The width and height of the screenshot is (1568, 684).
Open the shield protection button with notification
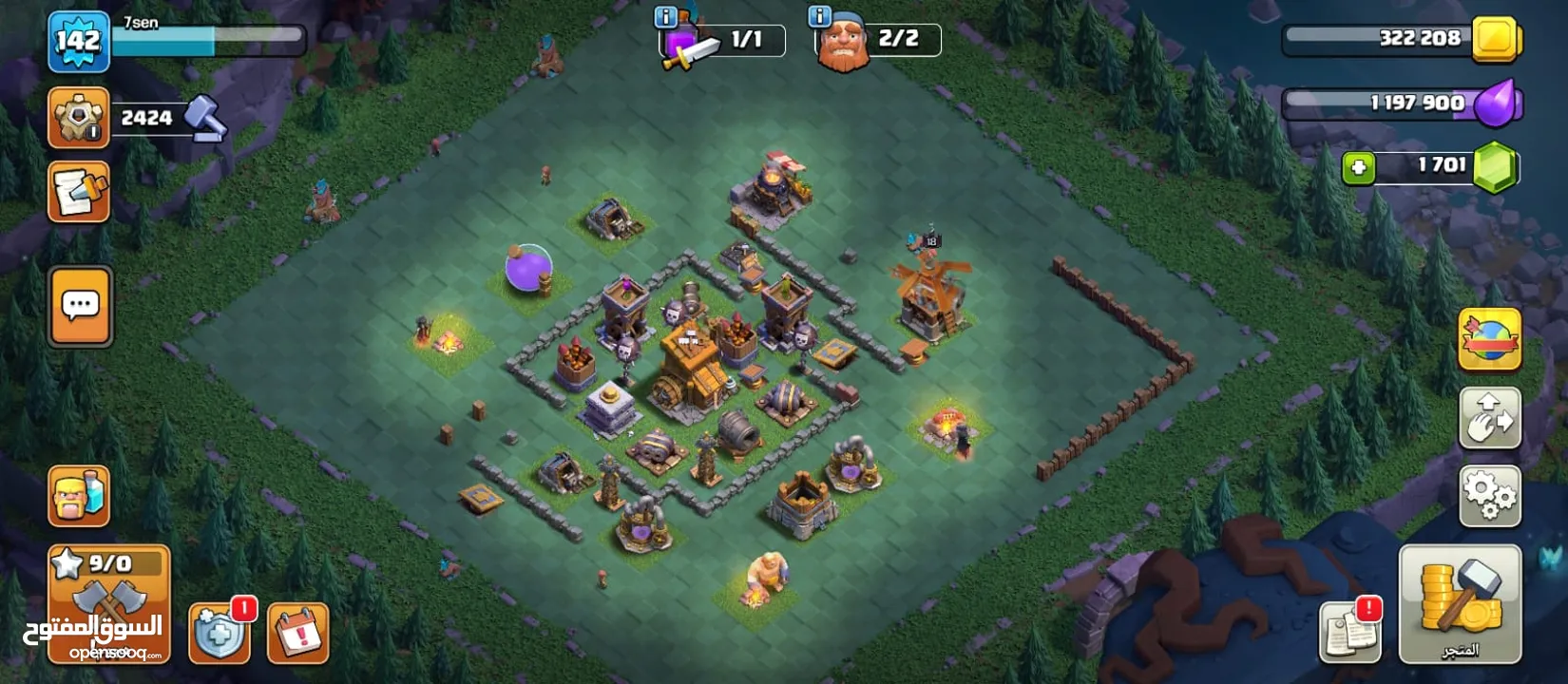220,632
